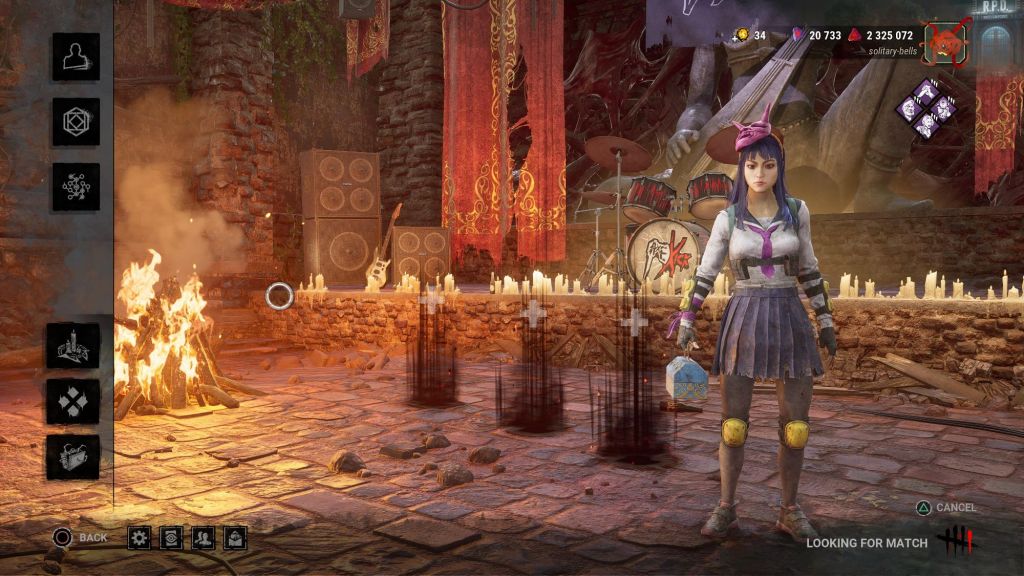The width and height of the screenshot is (1024, 576).
Task: Open the toolbox items icon
Action: pyautogui.click(x=73, y=457)
